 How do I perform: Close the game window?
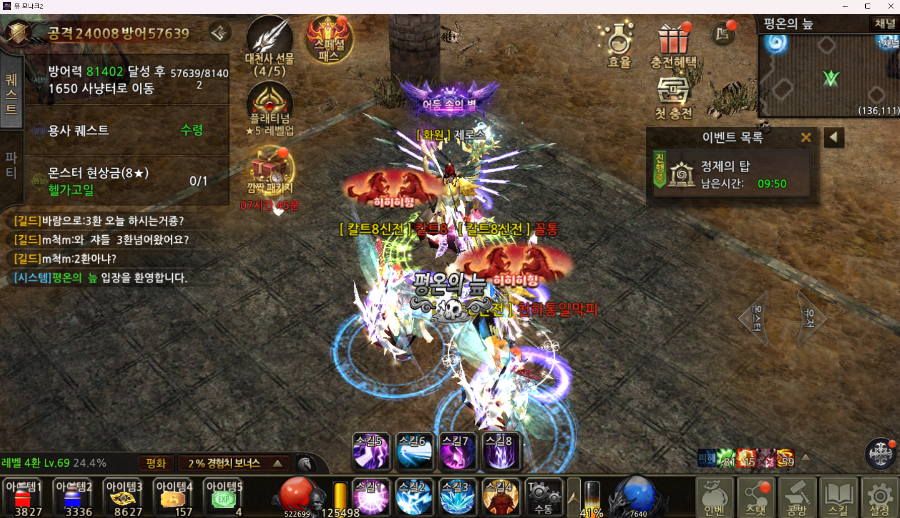pos(883,7)
